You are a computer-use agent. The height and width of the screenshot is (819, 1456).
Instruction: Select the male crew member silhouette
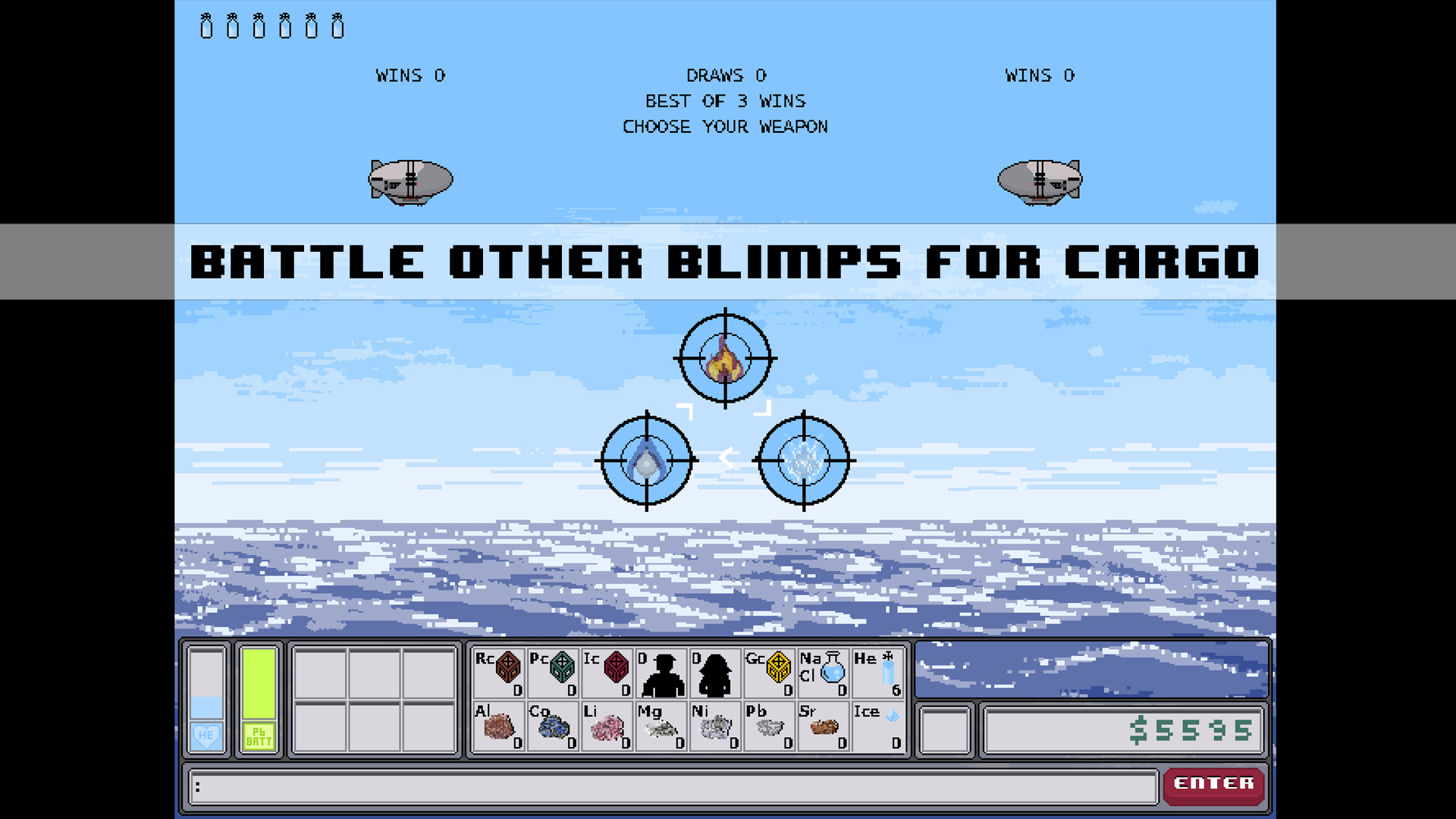coord(661,672)
